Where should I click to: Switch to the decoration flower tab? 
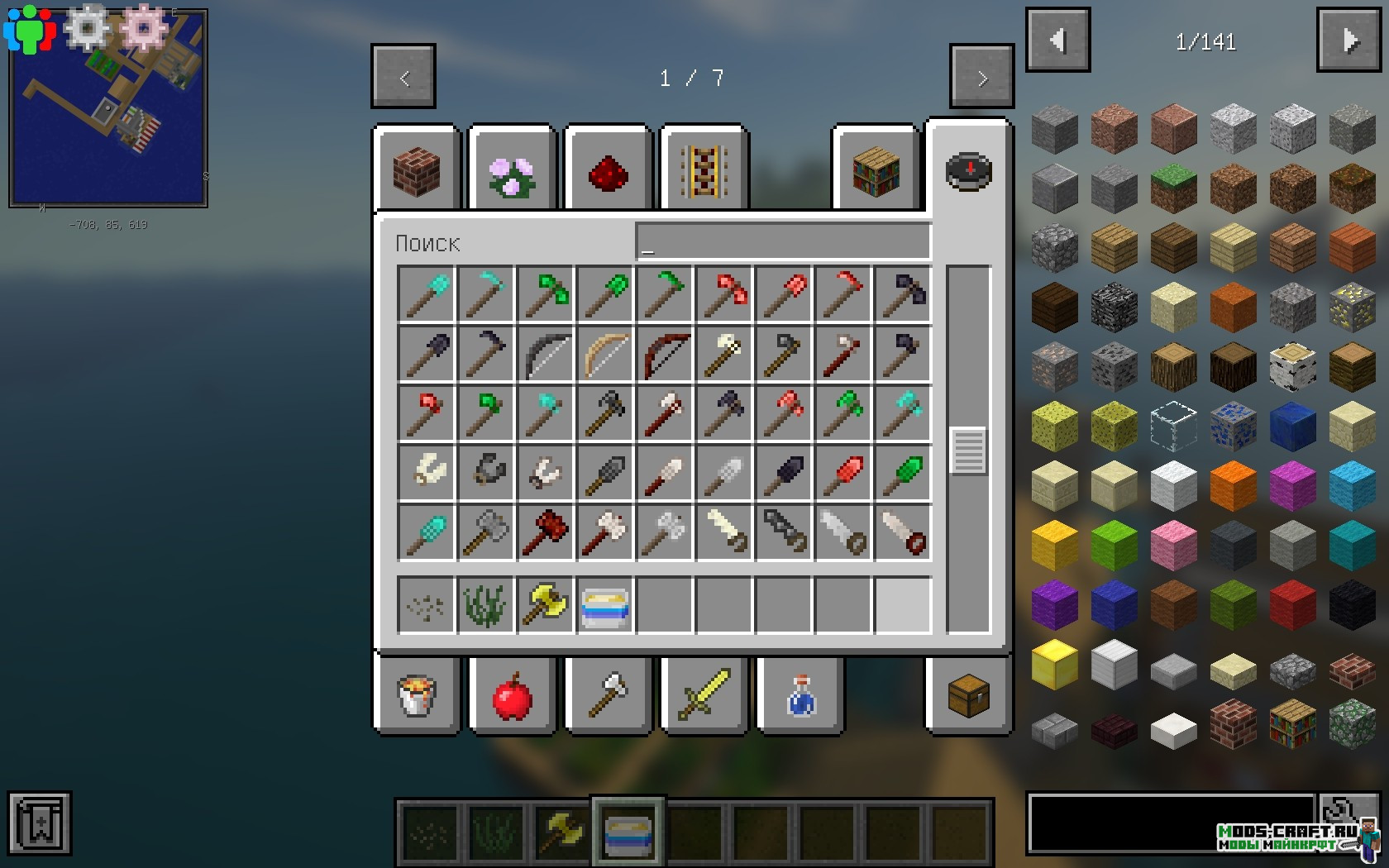pyautogui.click(x=512, y=171)
